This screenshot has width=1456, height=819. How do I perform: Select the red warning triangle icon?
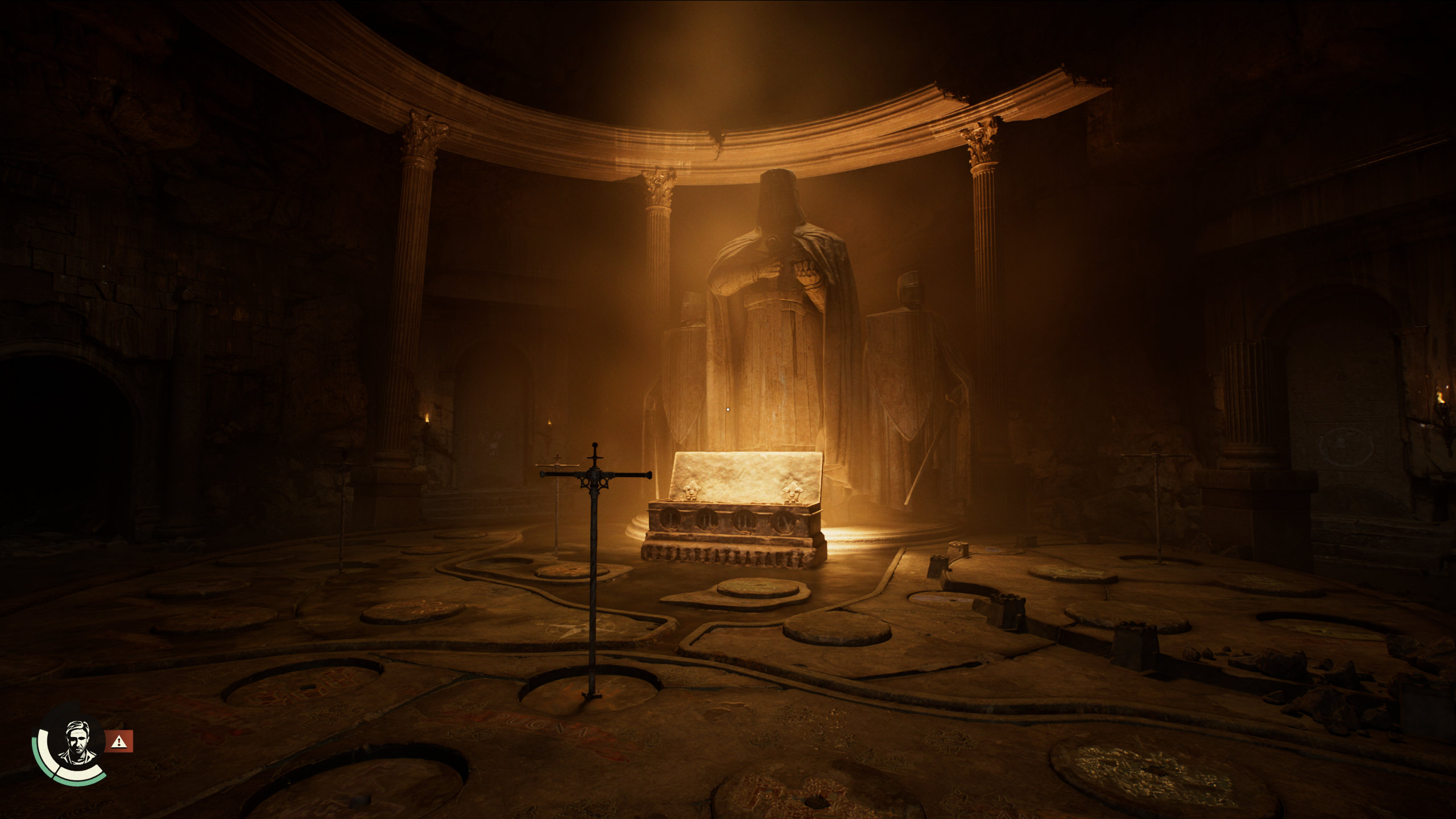point(119,741)
